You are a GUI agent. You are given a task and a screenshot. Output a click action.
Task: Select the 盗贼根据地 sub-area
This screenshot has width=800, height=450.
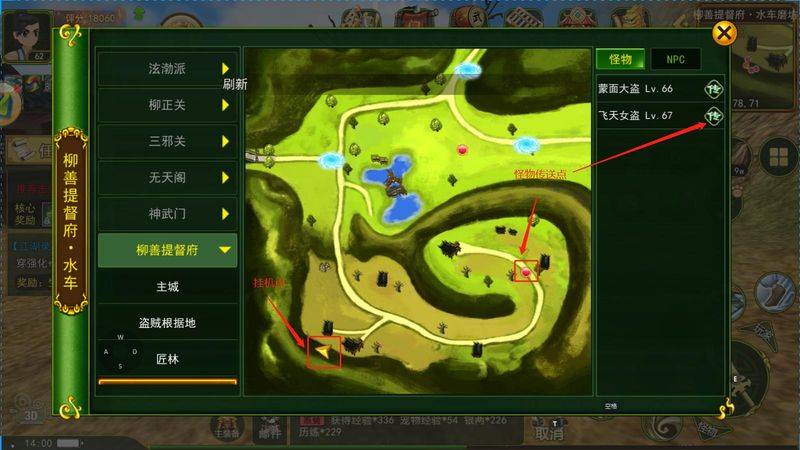168,323
